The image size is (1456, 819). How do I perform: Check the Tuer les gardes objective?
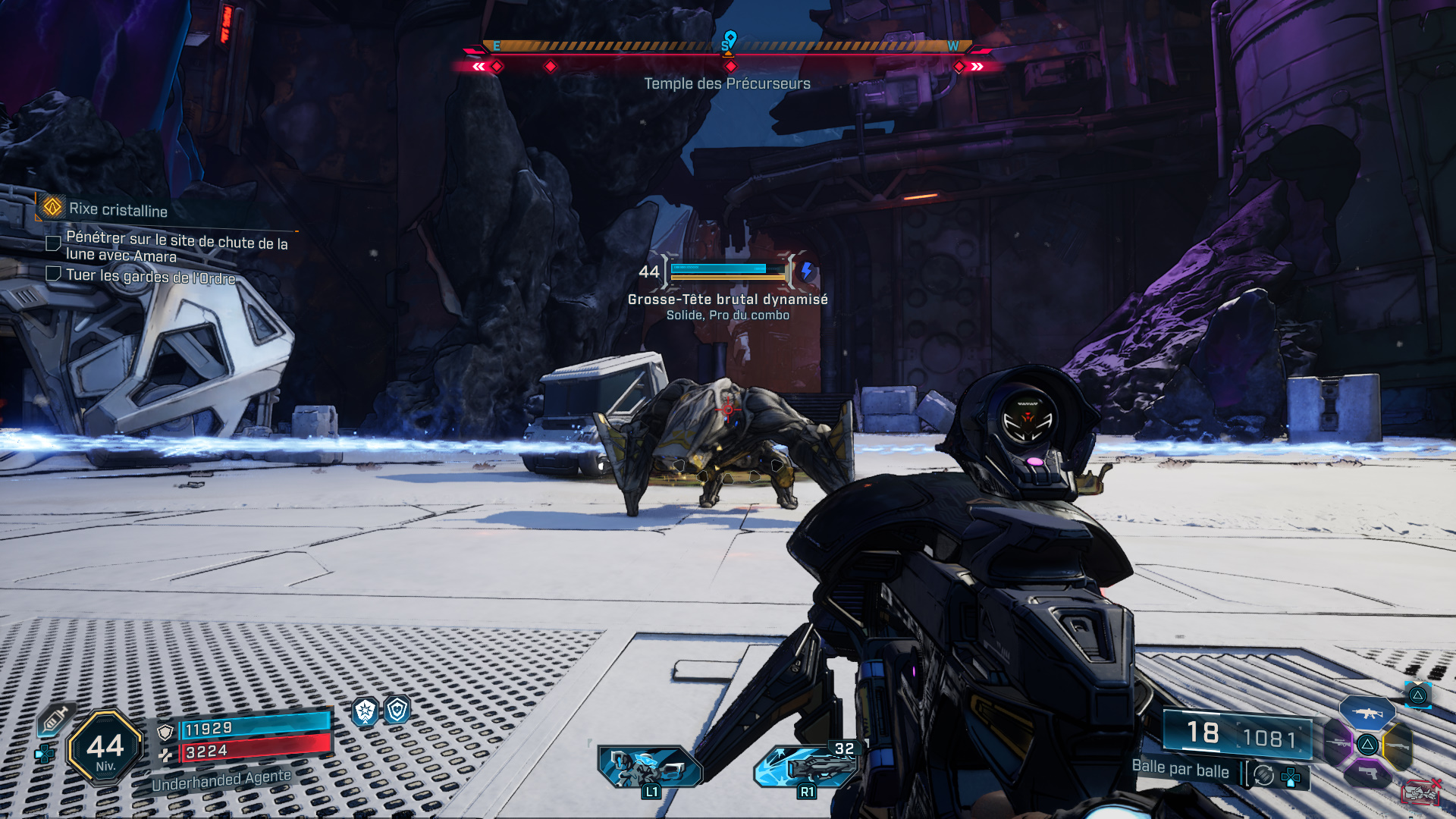54,274
